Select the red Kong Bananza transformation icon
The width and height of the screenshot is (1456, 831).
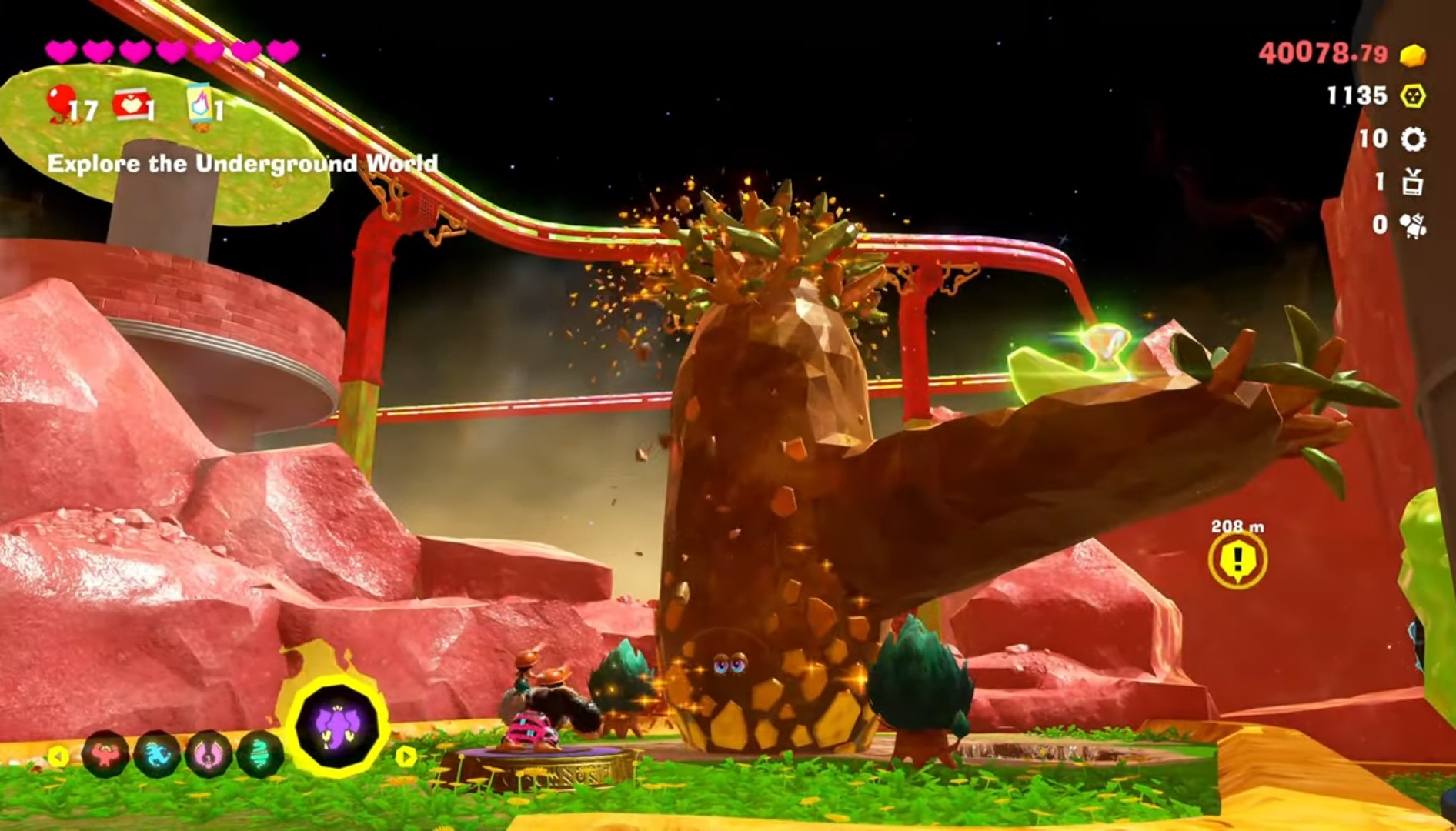tap(105, 754)
